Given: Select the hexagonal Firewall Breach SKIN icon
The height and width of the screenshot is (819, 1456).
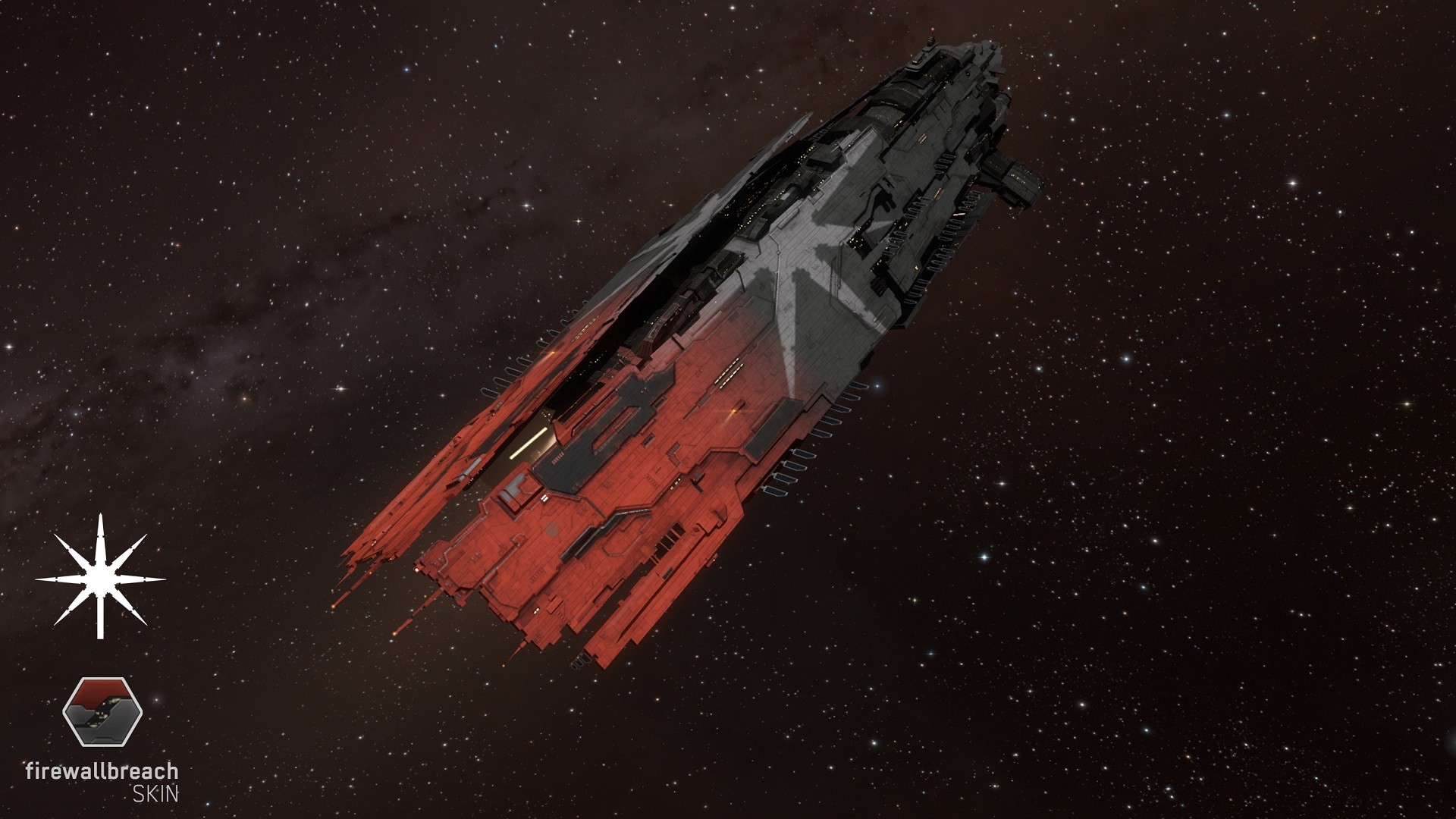Looking at the screenshot, I should pos(102,714).
